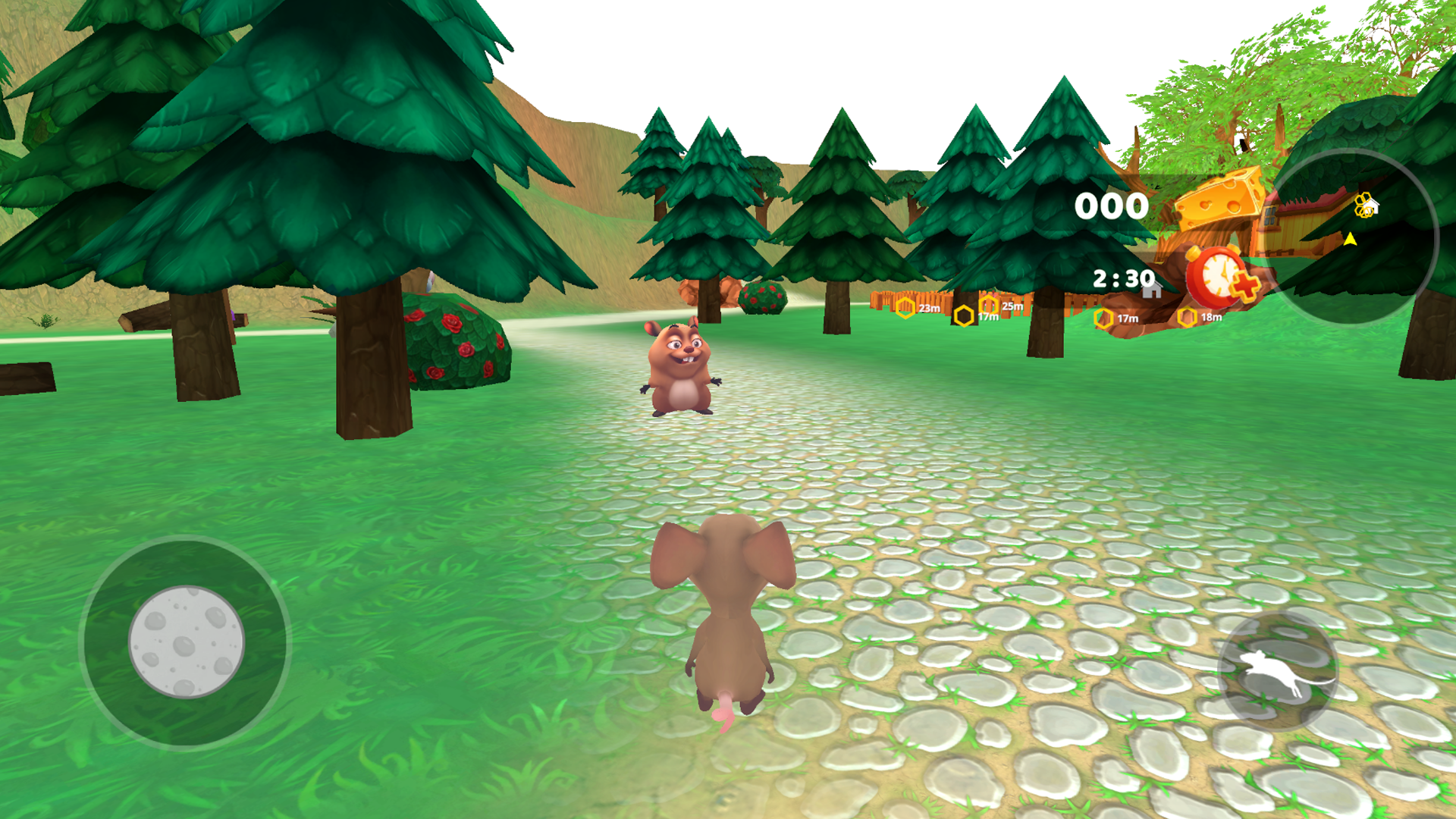Tap the yellow arrow player marker on minimap
Image resolution: width=1456 pixels, height=819 pixels.
click(x=1350, y=238)
